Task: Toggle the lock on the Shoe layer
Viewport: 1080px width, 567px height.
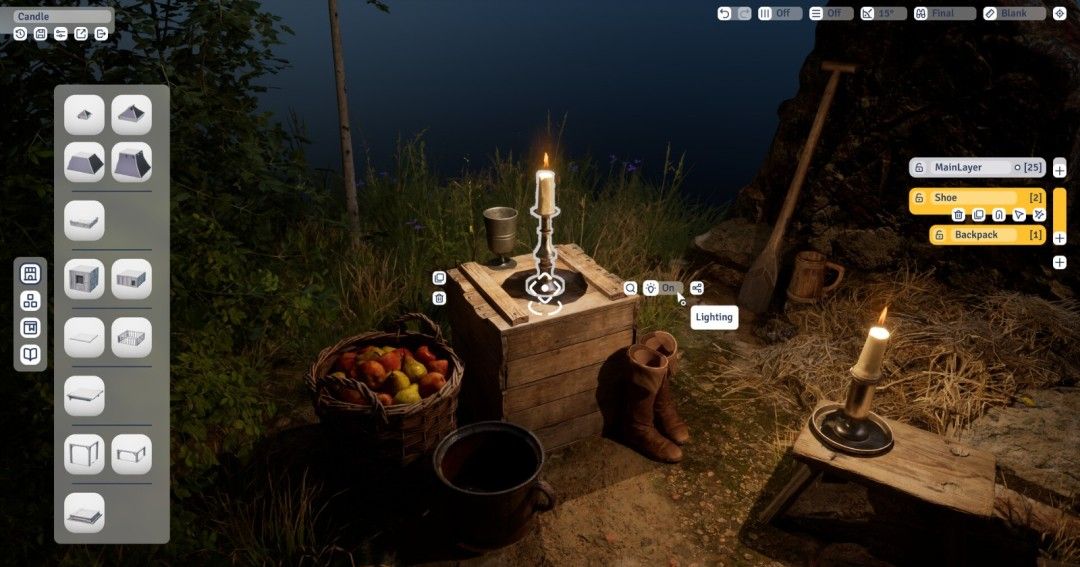Action: (919, 198)
